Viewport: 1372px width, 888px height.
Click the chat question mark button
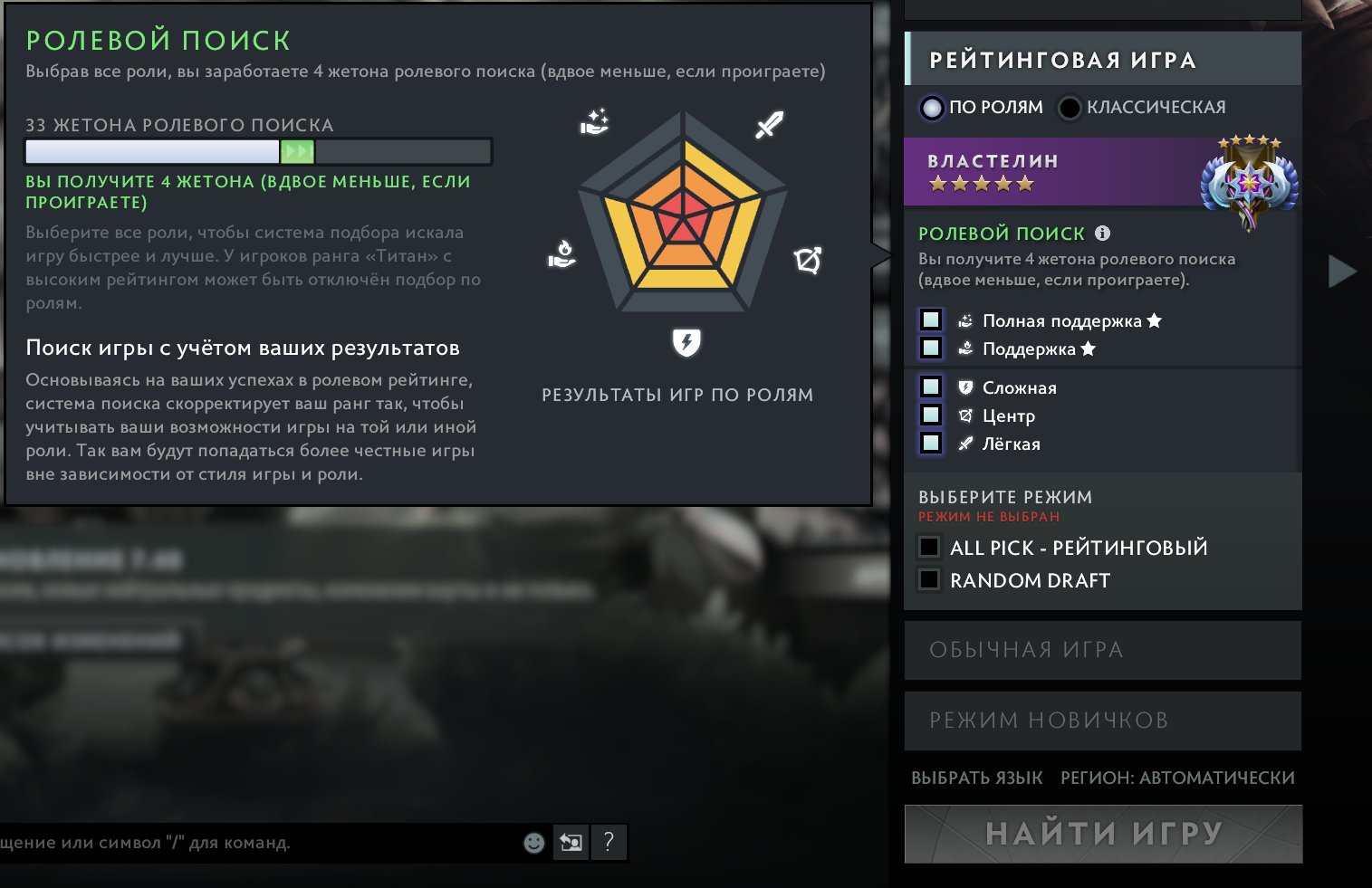609,843
